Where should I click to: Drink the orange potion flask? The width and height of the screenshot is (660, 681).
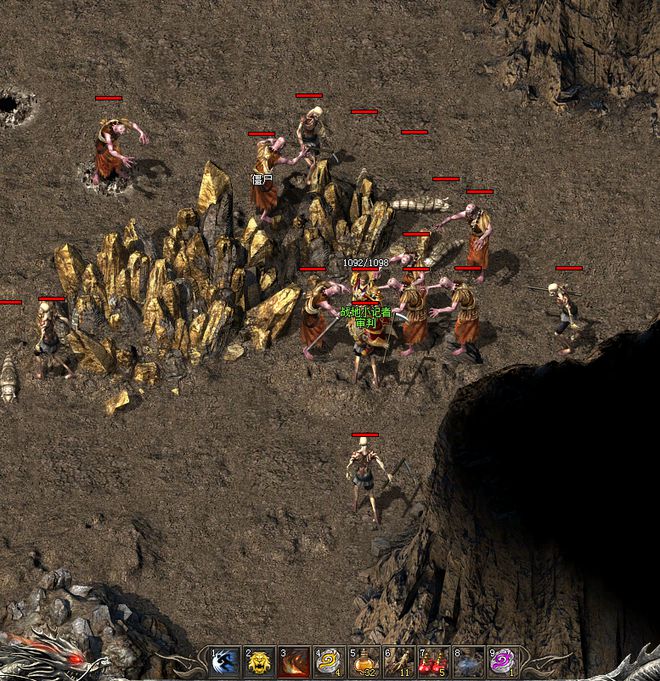364,662
